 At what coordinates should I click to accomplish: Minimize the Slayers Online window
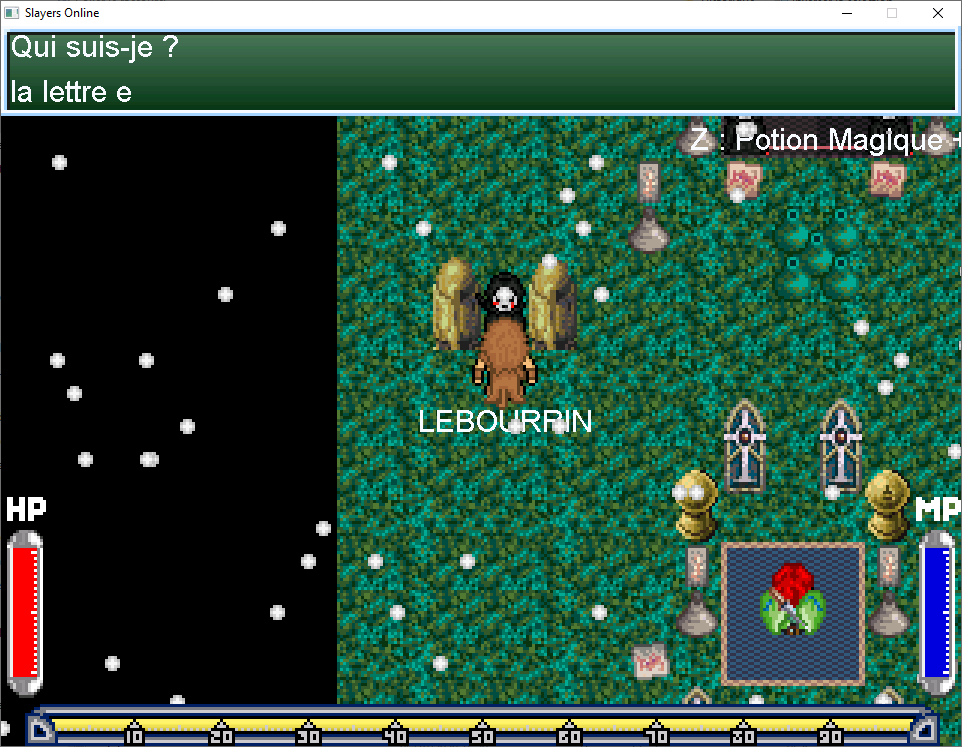pos(847,14)
